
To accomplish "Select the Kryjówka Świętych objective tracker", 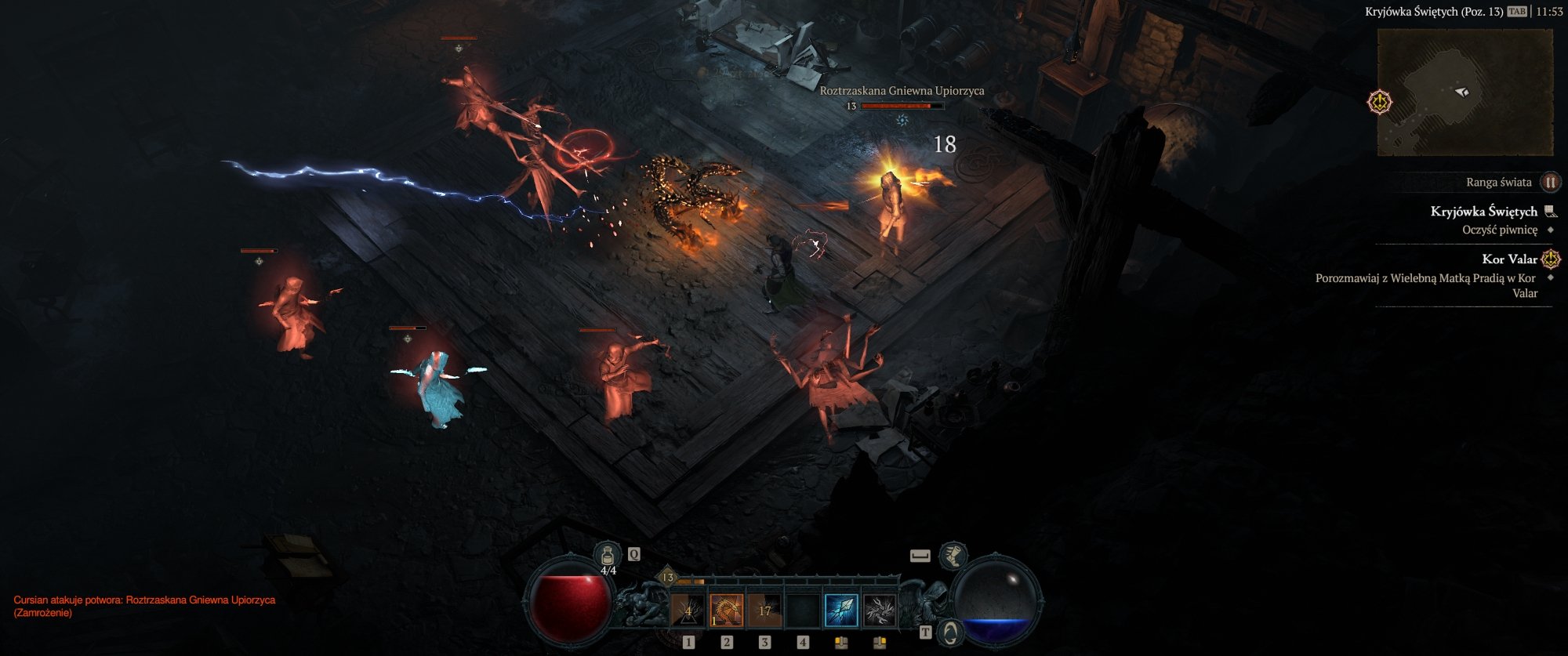I will [1483, 212].
